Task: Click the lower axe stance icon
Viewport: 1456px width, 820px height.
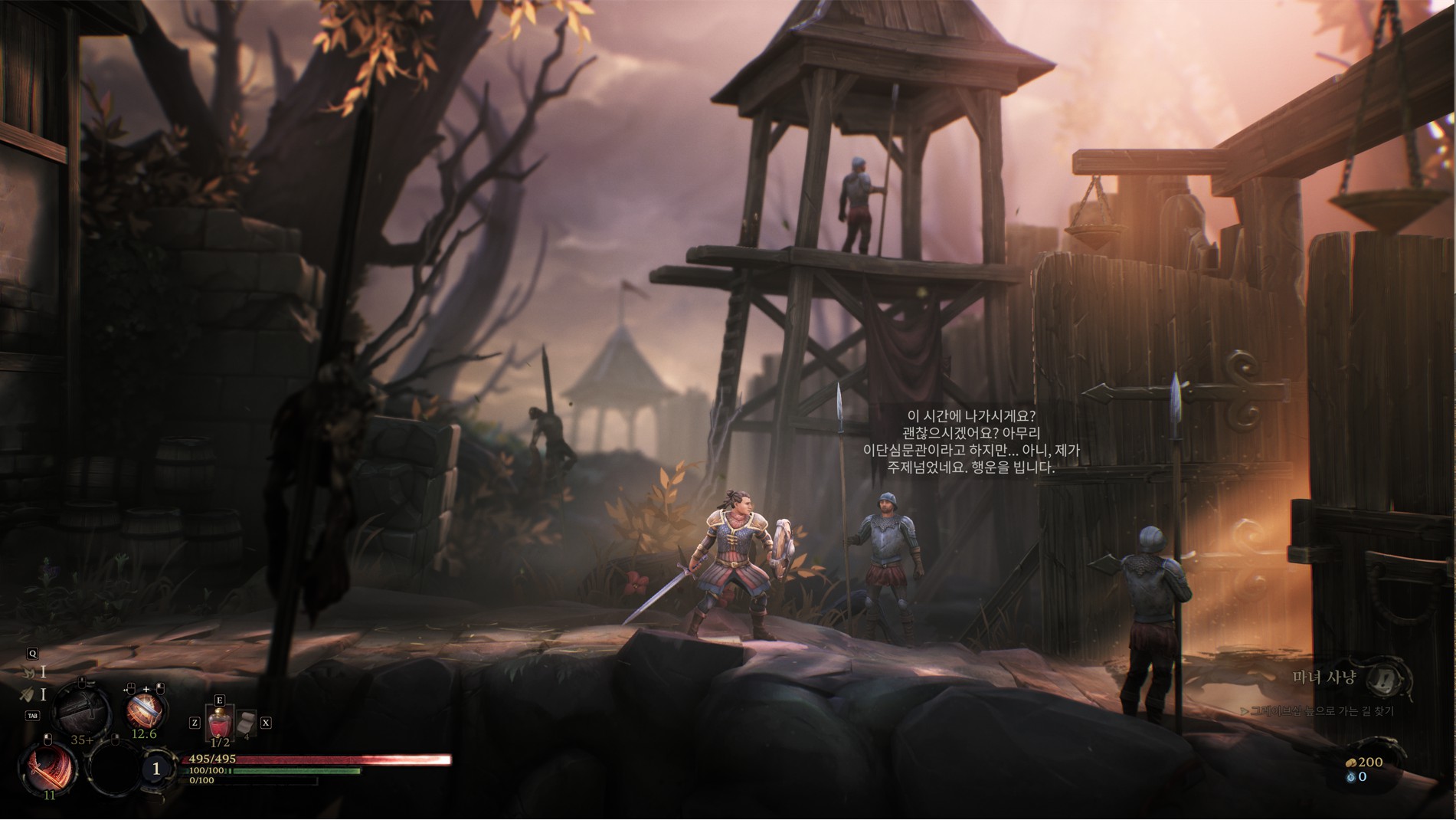Action: [x=27, y=695]
